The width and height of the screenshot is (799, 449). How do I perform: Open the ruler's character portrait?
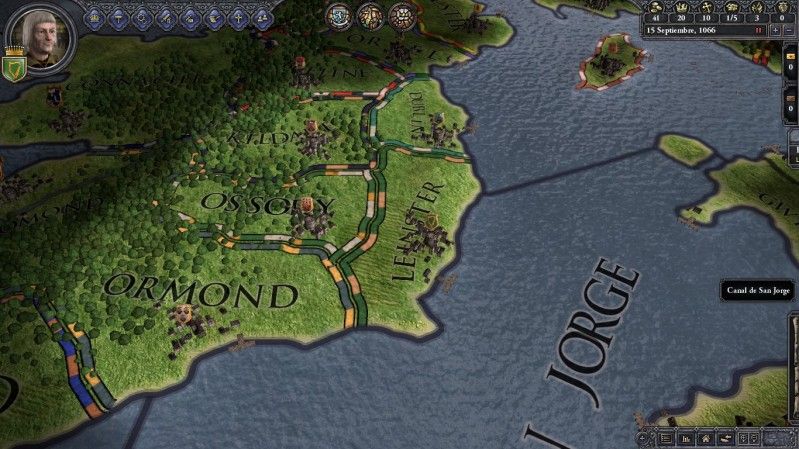tap(40, 30)
